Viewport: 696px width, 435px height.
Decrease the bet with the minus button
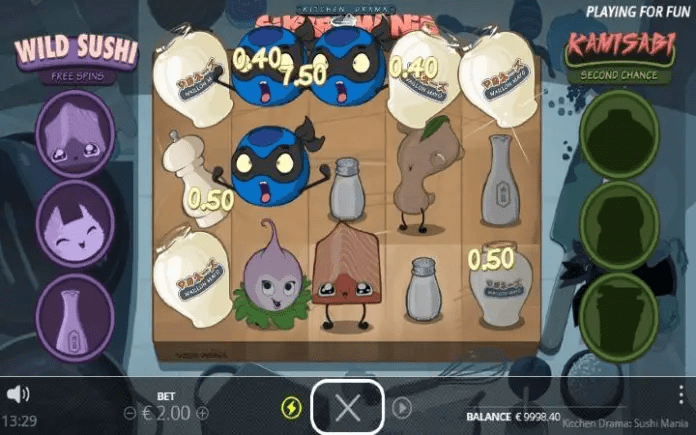pyautogui.click(x=130, y=412)
